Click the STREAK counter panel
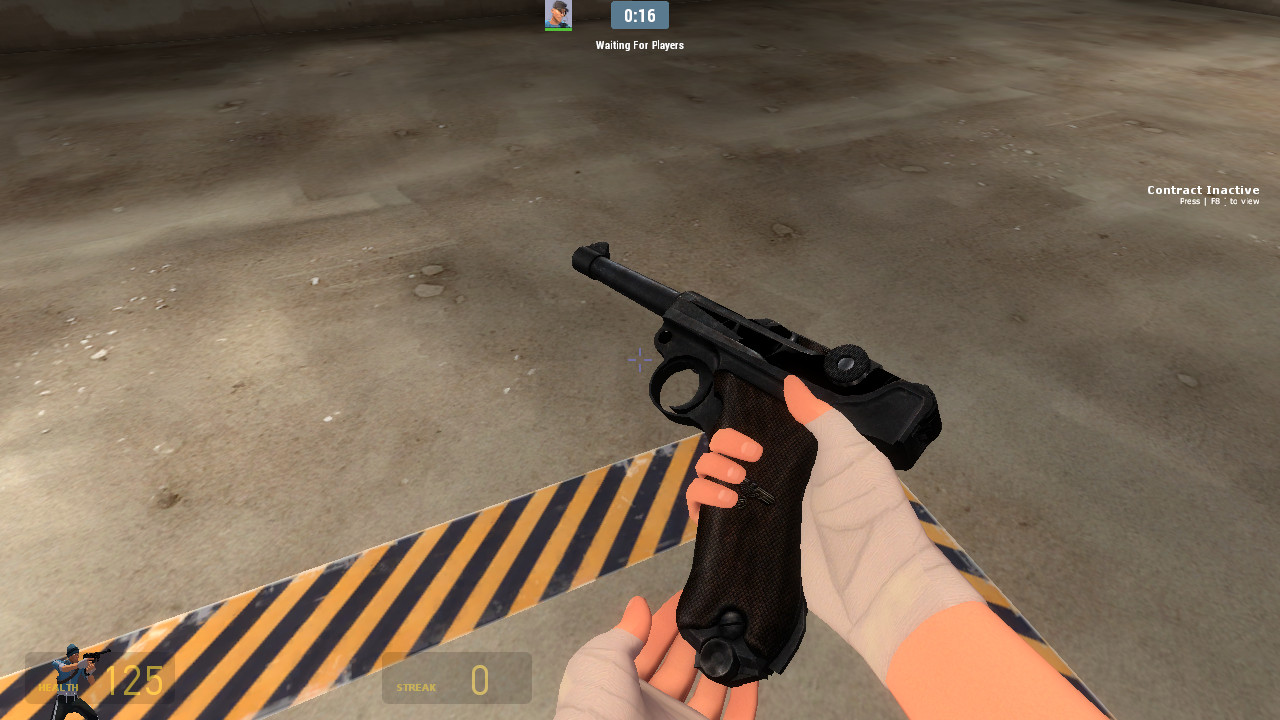Viewport: 1280px width, 720px height. point(456,677)
